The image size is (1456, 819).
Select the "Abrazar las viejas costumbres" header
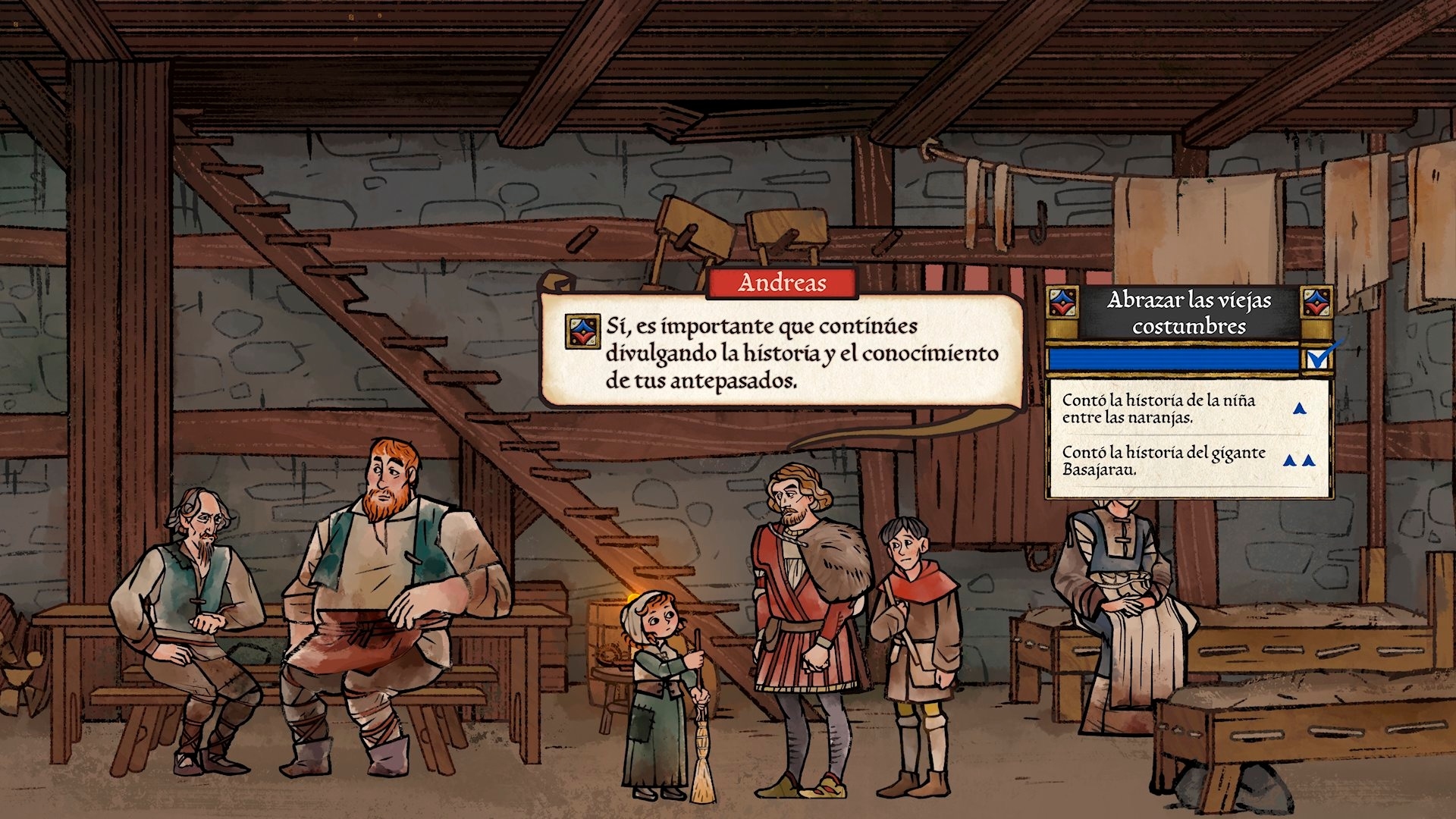(x=1188, y=312)
